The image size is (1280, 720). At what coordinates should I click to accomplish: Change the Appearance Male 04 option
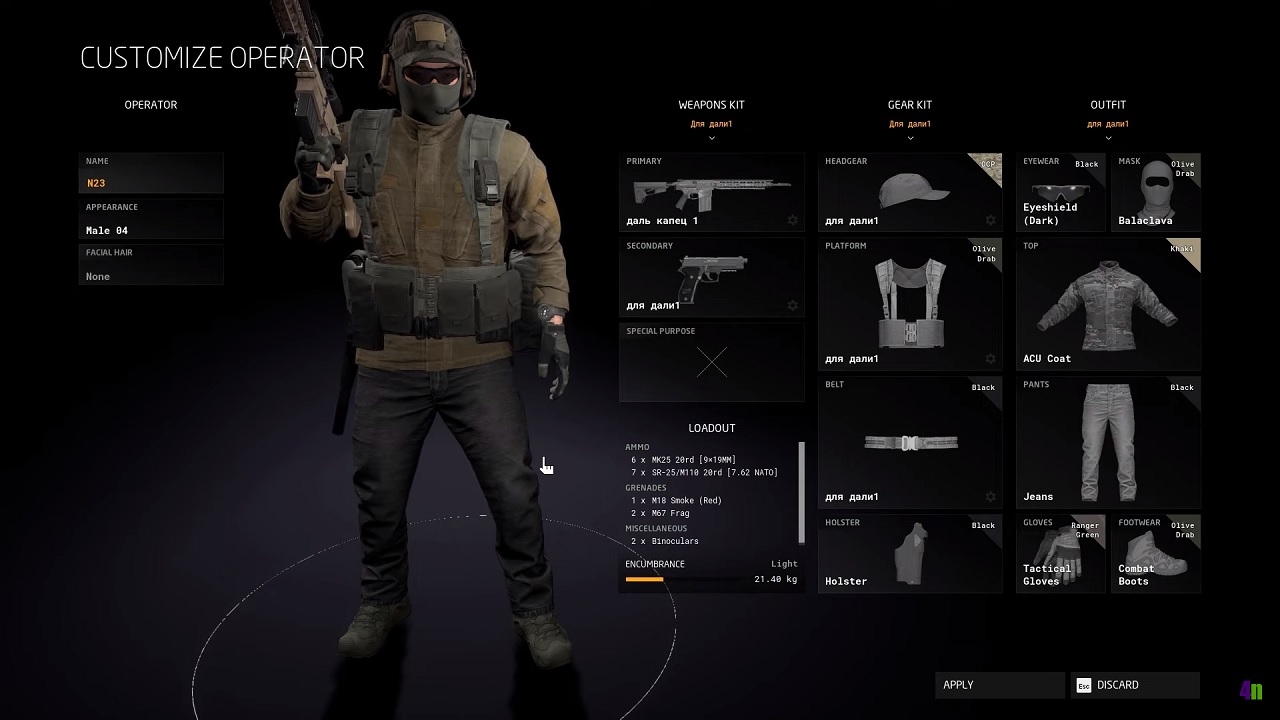click(x=150, y=219)
